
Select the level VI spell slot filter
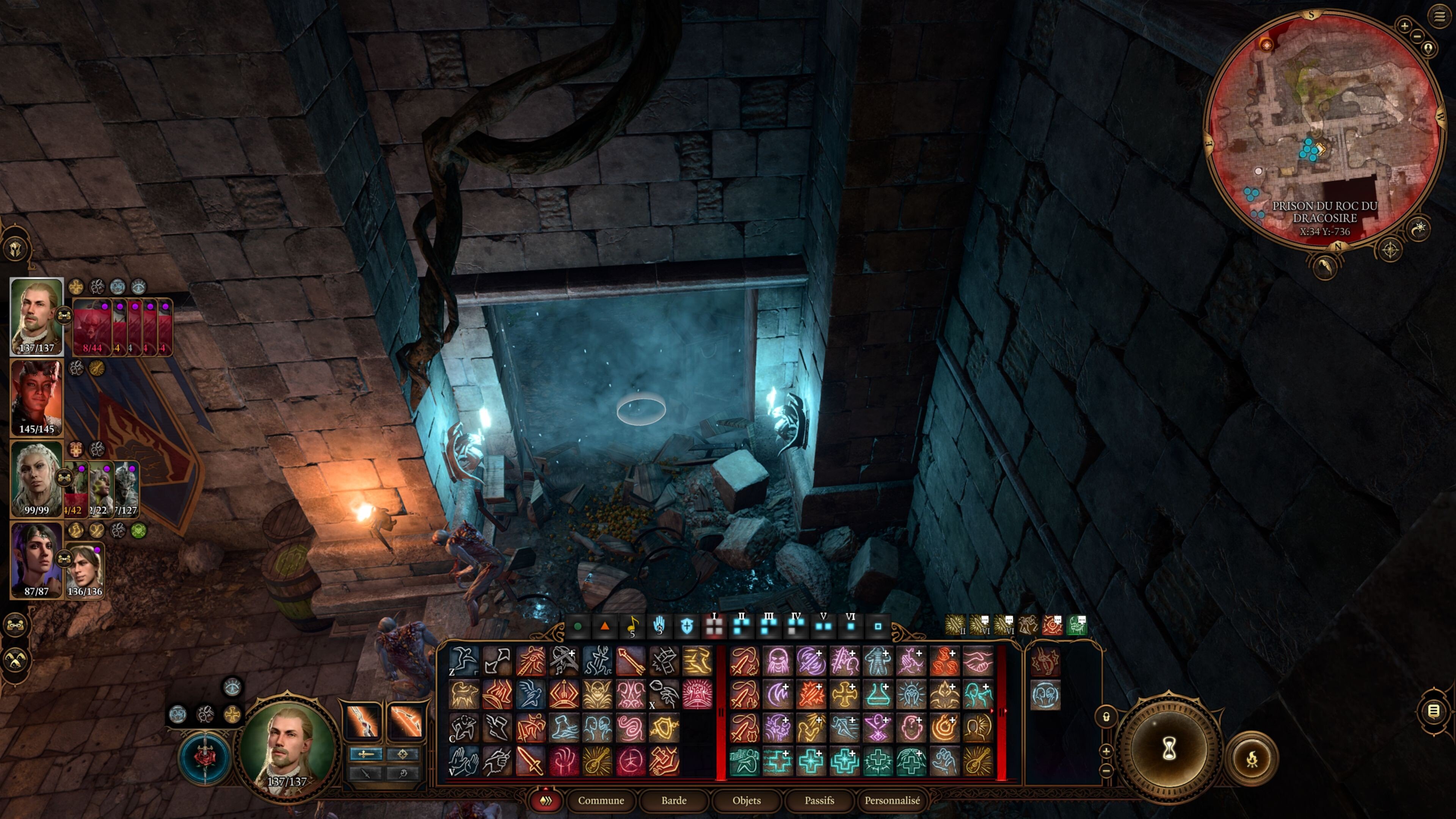pos(850,625)
